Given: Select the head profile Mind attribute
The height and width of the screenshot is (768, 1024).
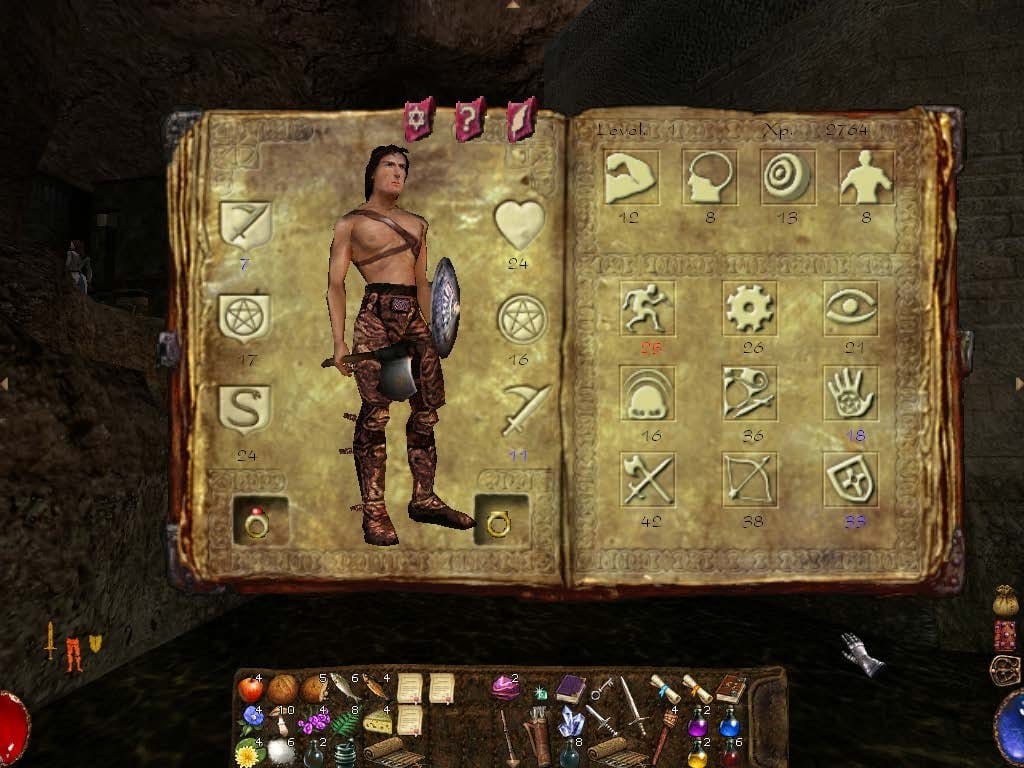Looking at the screenshot, I should 709,177.
